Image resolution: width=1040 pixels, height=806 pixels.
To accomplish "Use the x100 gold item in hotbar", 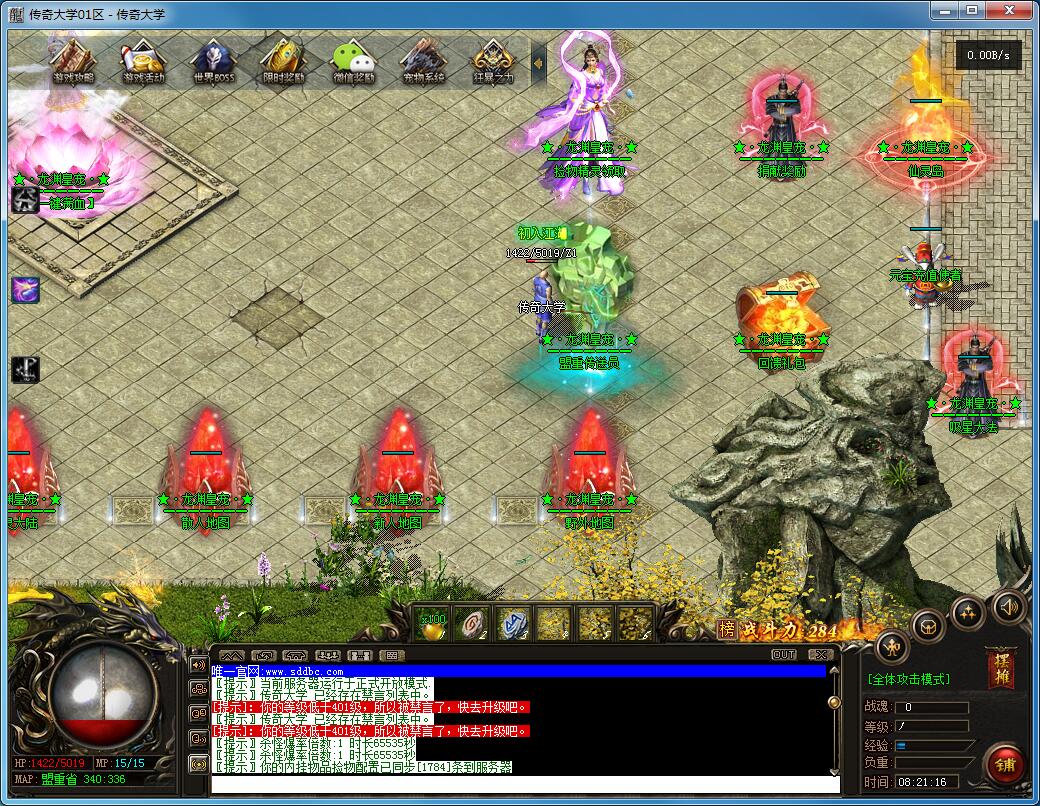I will click(x=432, y=624).
